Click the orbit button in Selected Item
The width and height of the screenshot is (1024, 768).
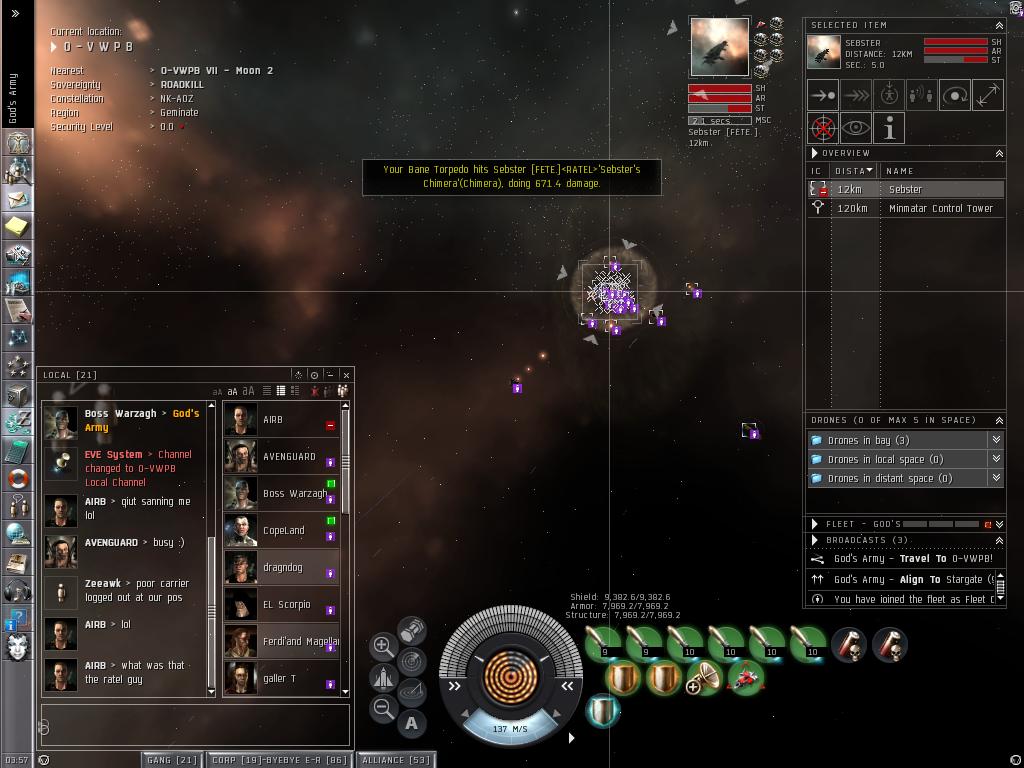click(954, 95)
